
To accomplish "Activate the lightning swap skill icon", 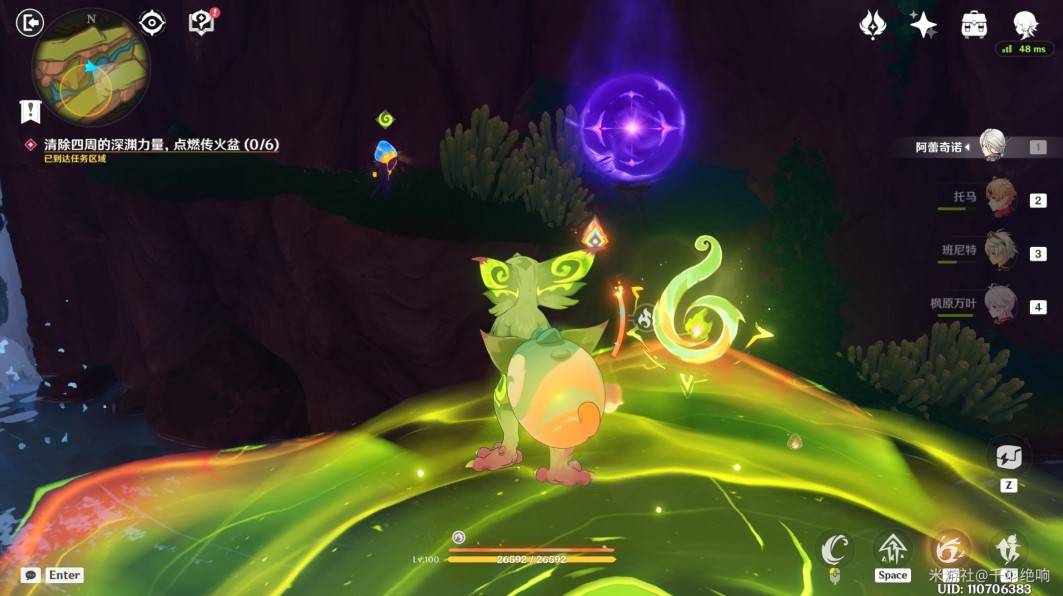I will pos(1008,458).
